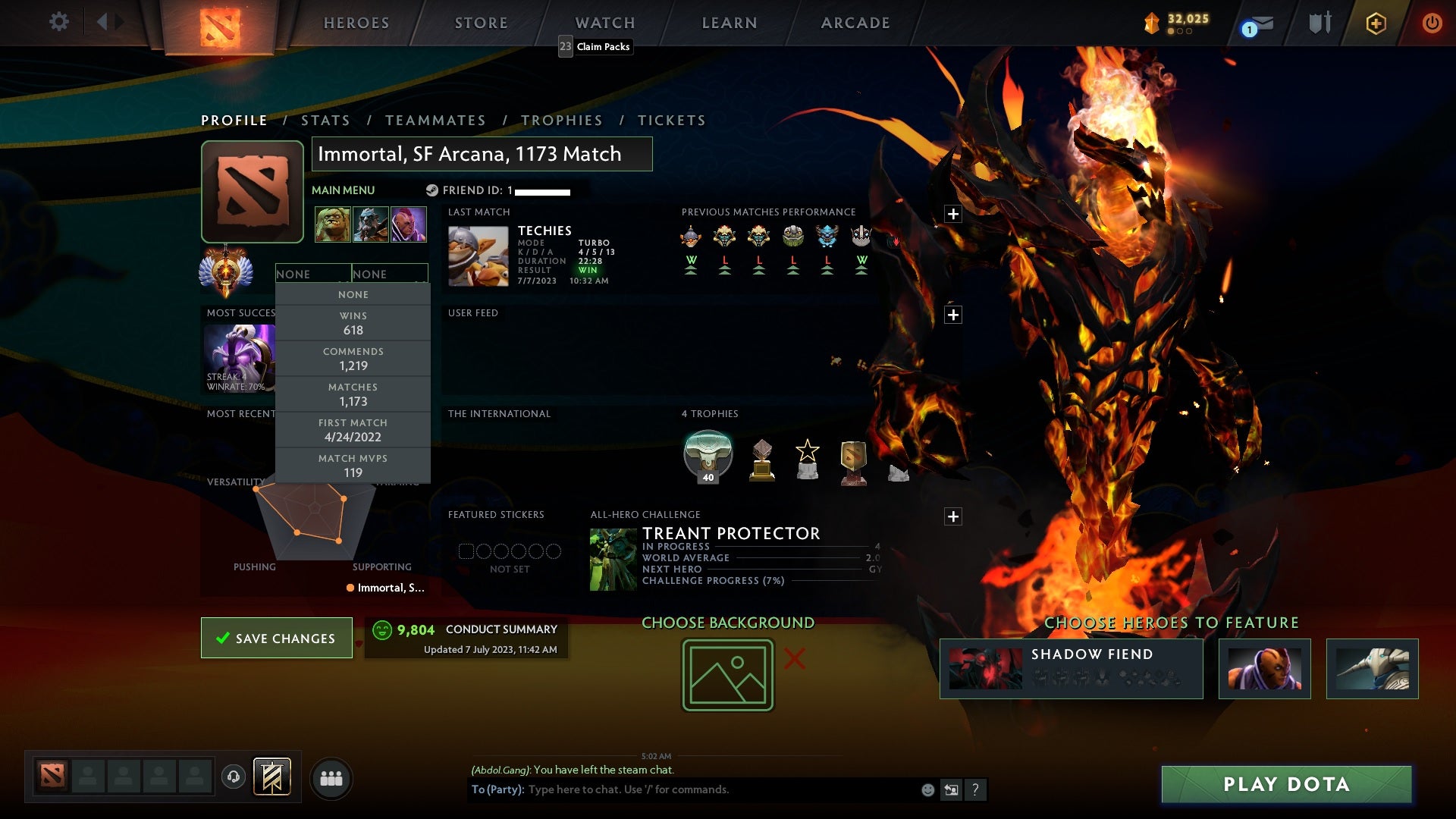Click the SAVE CHANGES button
The image size is (1456, 819).
coord(276,638)
